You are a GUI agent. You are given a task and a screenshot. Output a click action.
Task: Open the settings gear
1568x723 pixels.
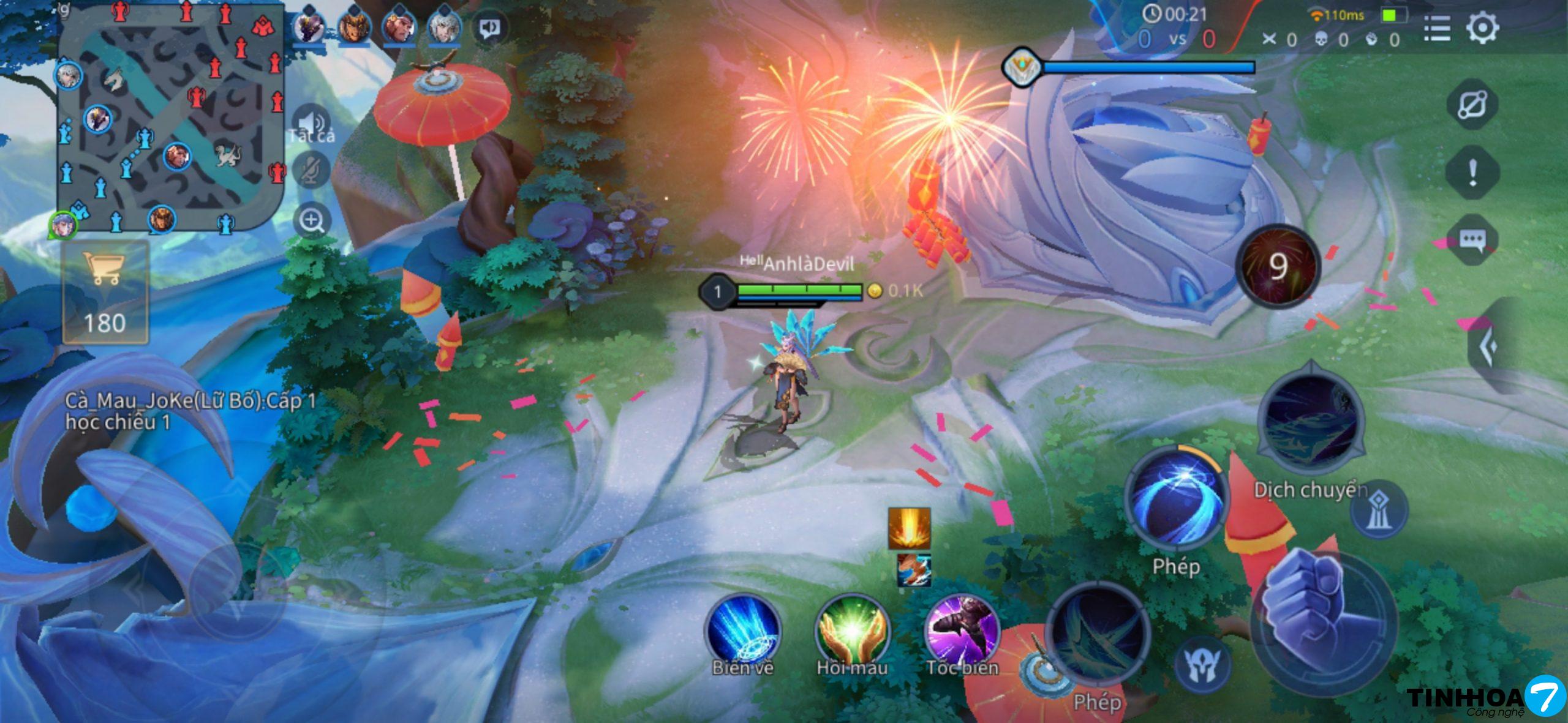[x=1482, y=28]
